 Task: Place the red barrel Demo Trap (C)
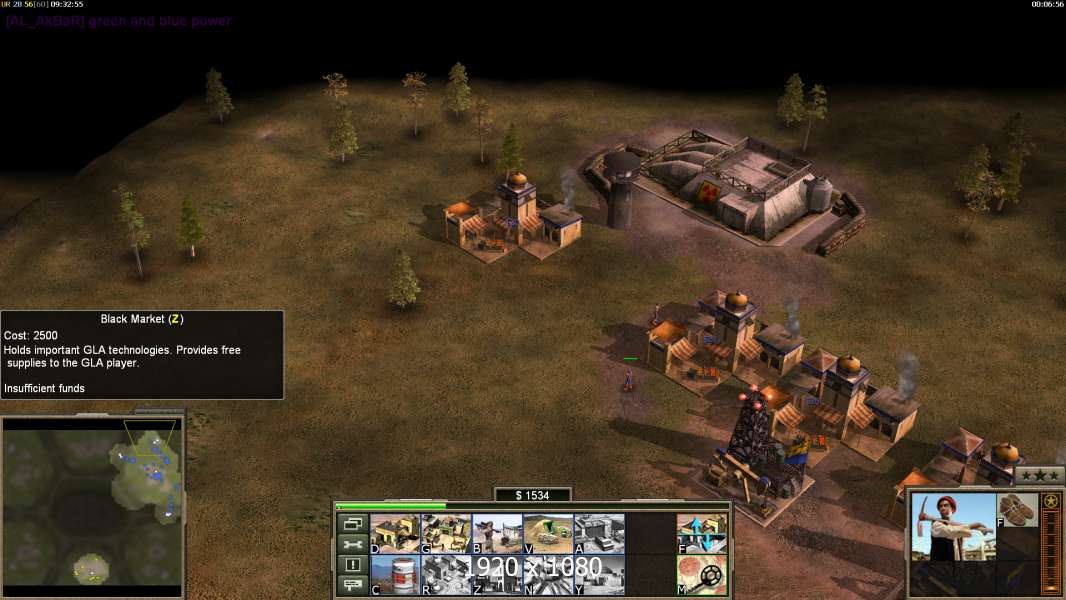point(395,574)
